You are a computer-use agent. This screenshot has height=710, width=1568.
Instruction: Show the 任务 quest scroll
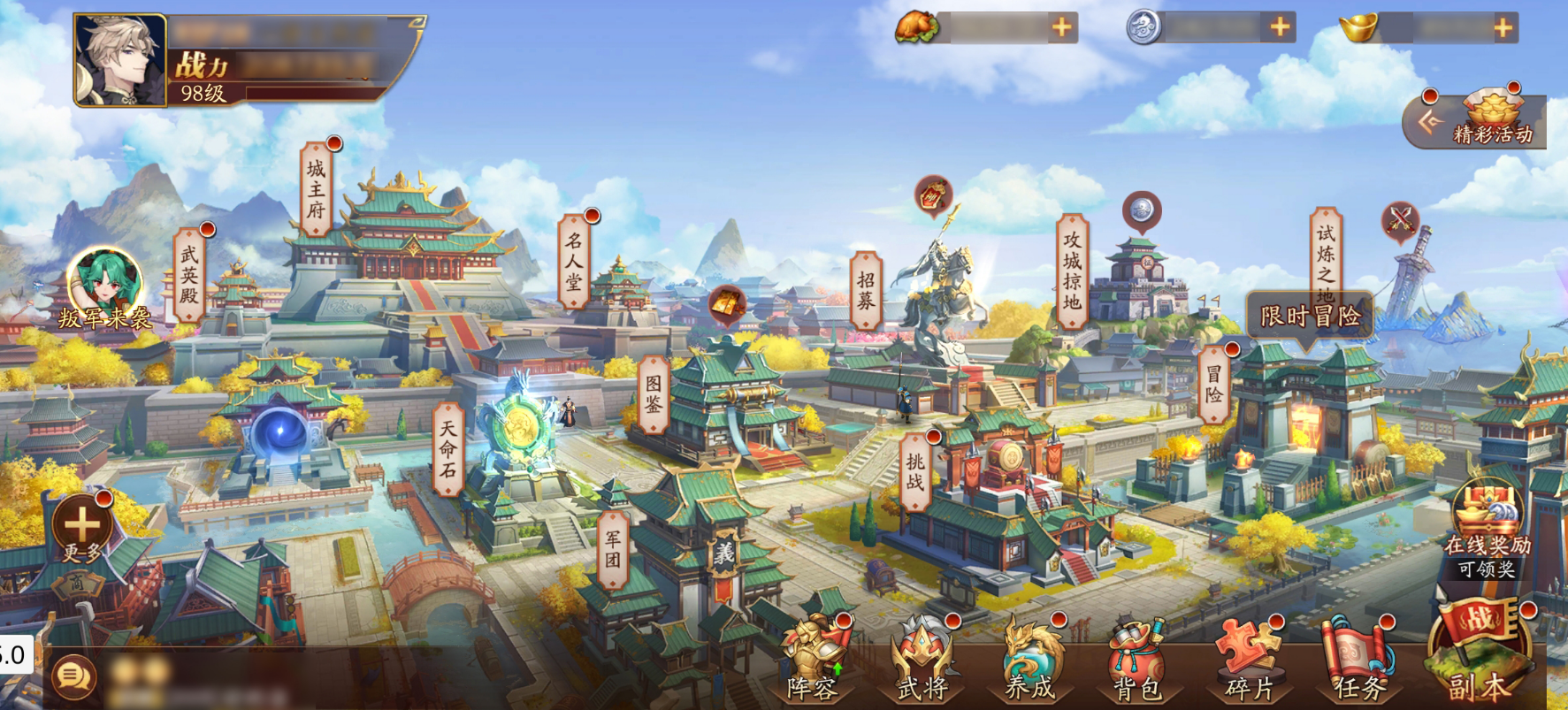[1358, 659]
